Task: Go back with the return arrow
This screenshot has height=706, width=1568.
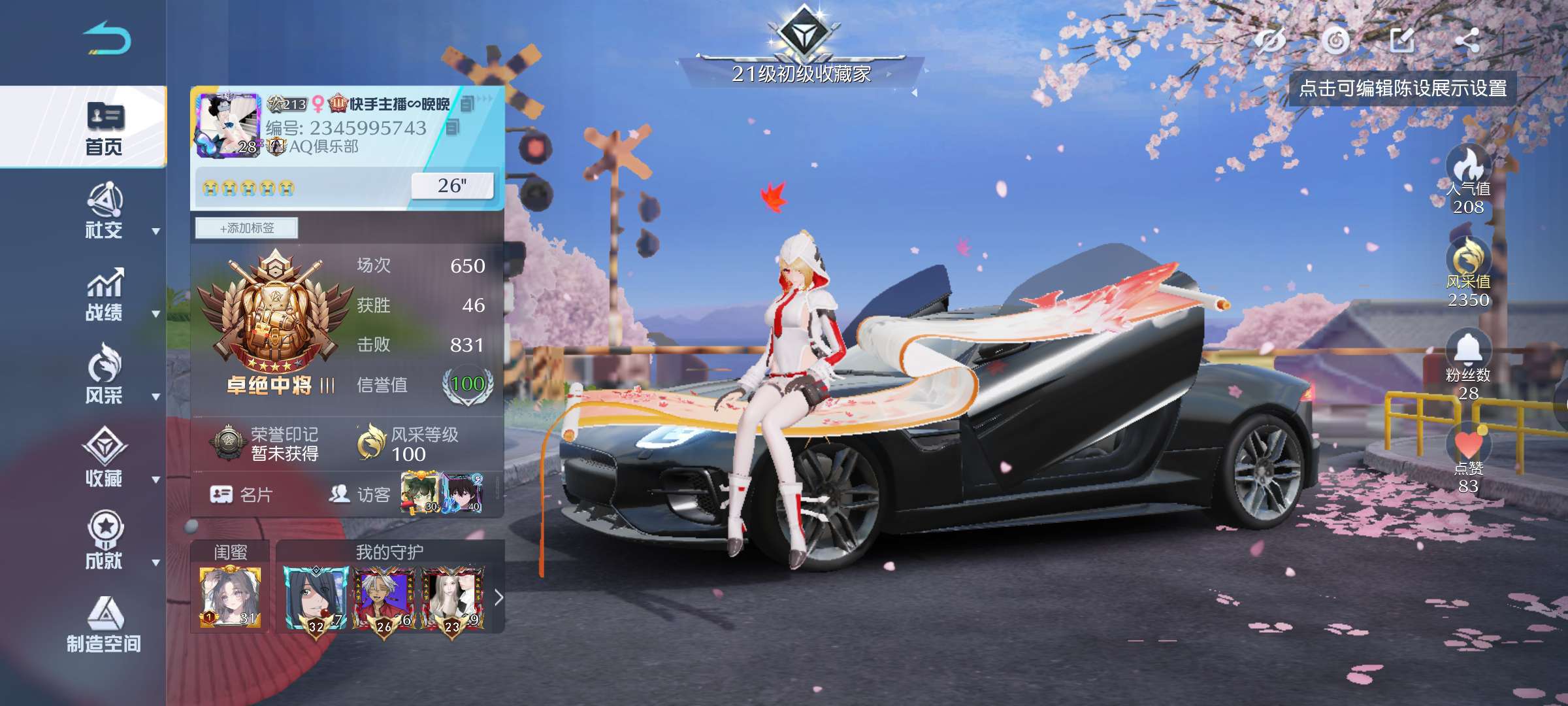Action: point(107,39)
